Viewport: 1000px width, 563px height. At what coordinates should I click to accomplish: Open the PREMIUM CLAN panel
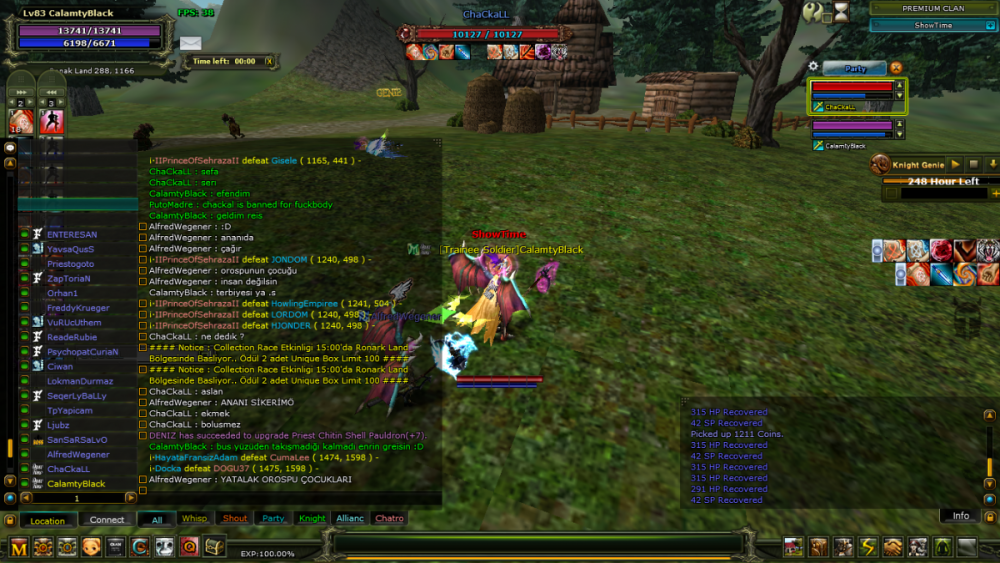tap(933, 8)
